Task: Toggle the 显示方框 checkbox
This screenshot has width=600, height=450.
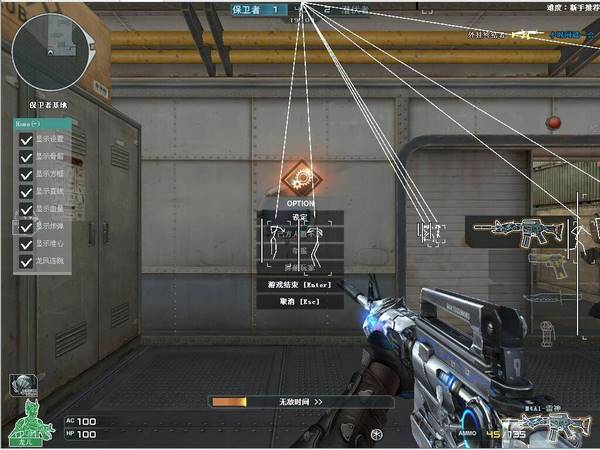Action: [26, 174]
